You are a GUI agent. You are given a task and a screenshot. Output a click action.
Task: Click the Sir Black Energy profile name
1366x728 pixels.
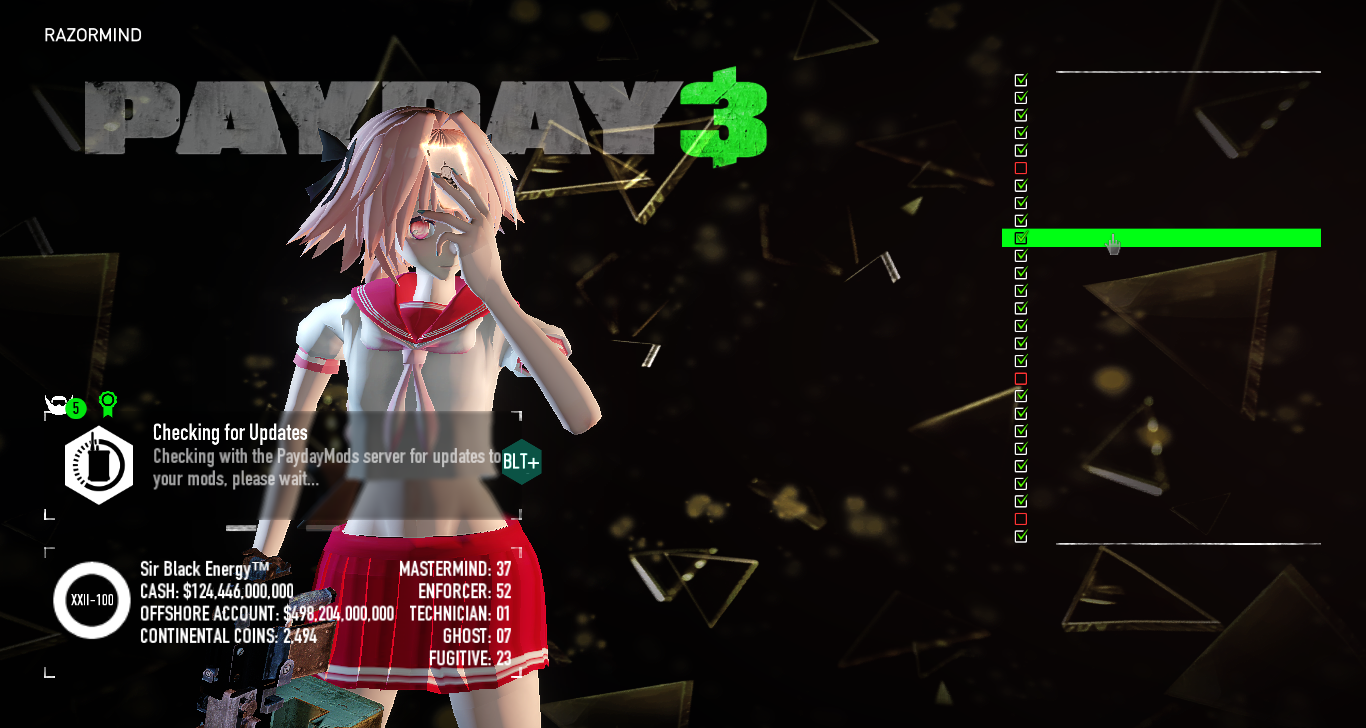201,568
